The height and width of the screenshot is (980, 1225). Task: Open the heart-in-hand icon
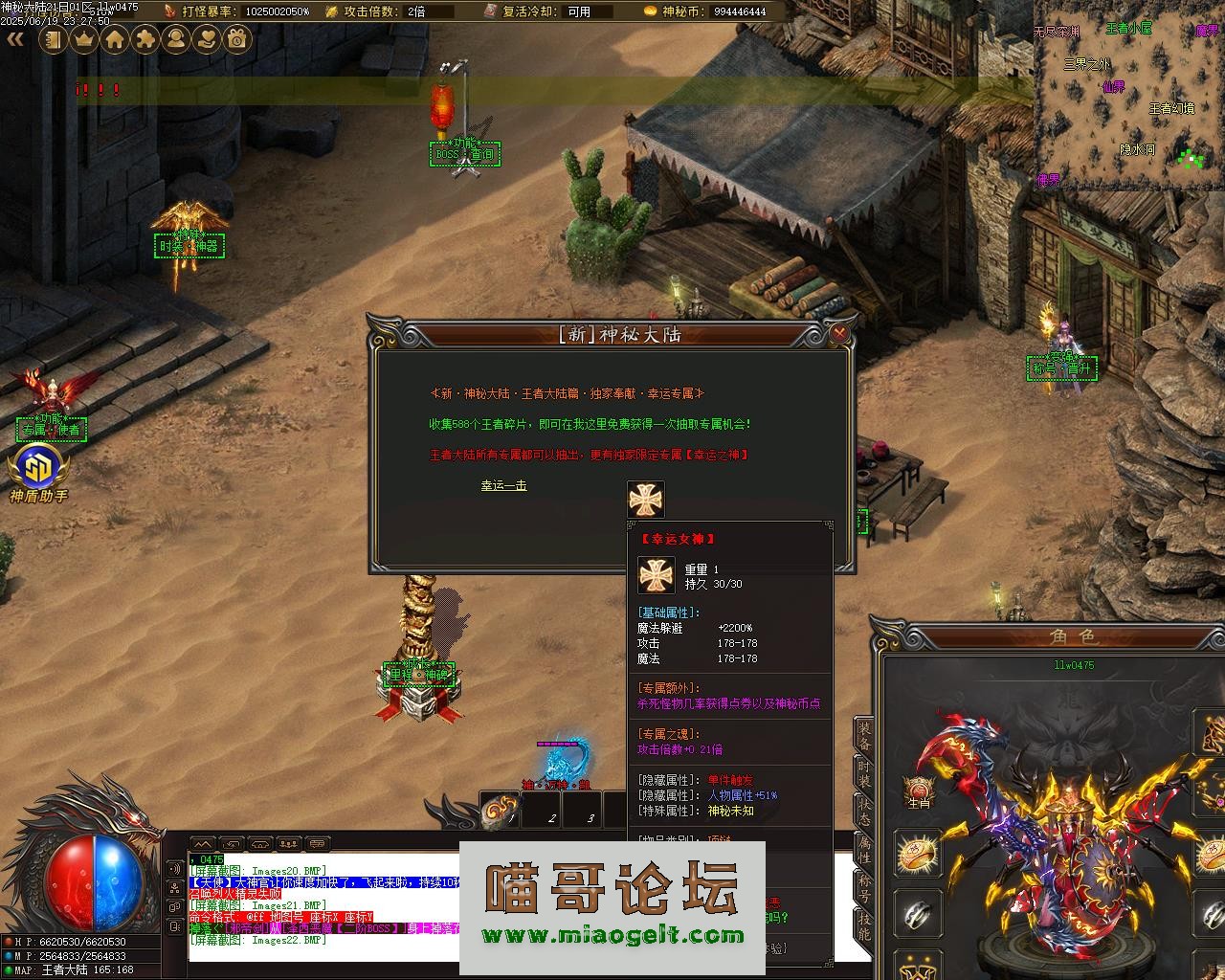point(207,39)
